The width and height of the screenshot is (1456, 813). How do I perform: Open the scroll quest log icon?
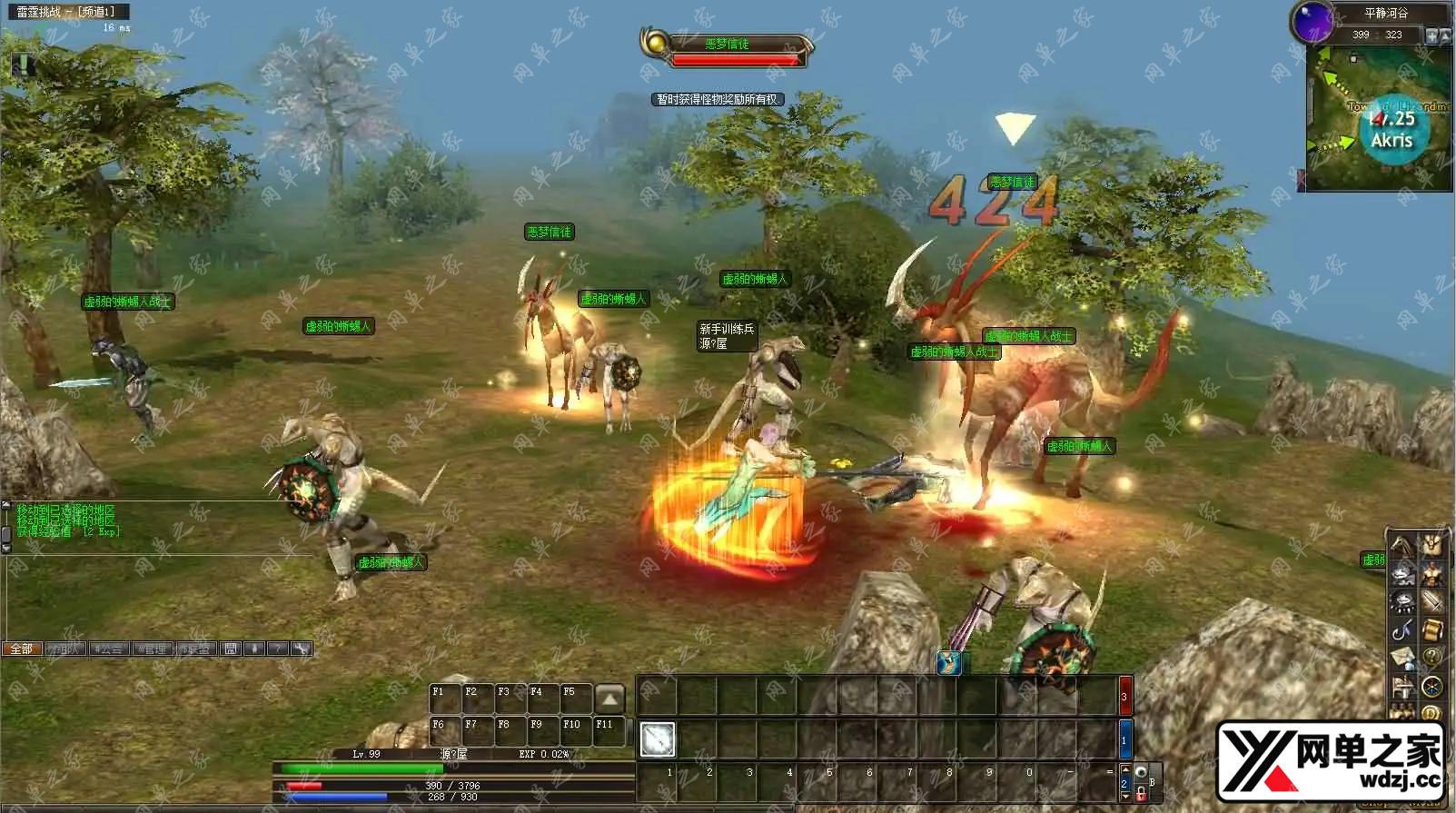tap(1431, 630)
